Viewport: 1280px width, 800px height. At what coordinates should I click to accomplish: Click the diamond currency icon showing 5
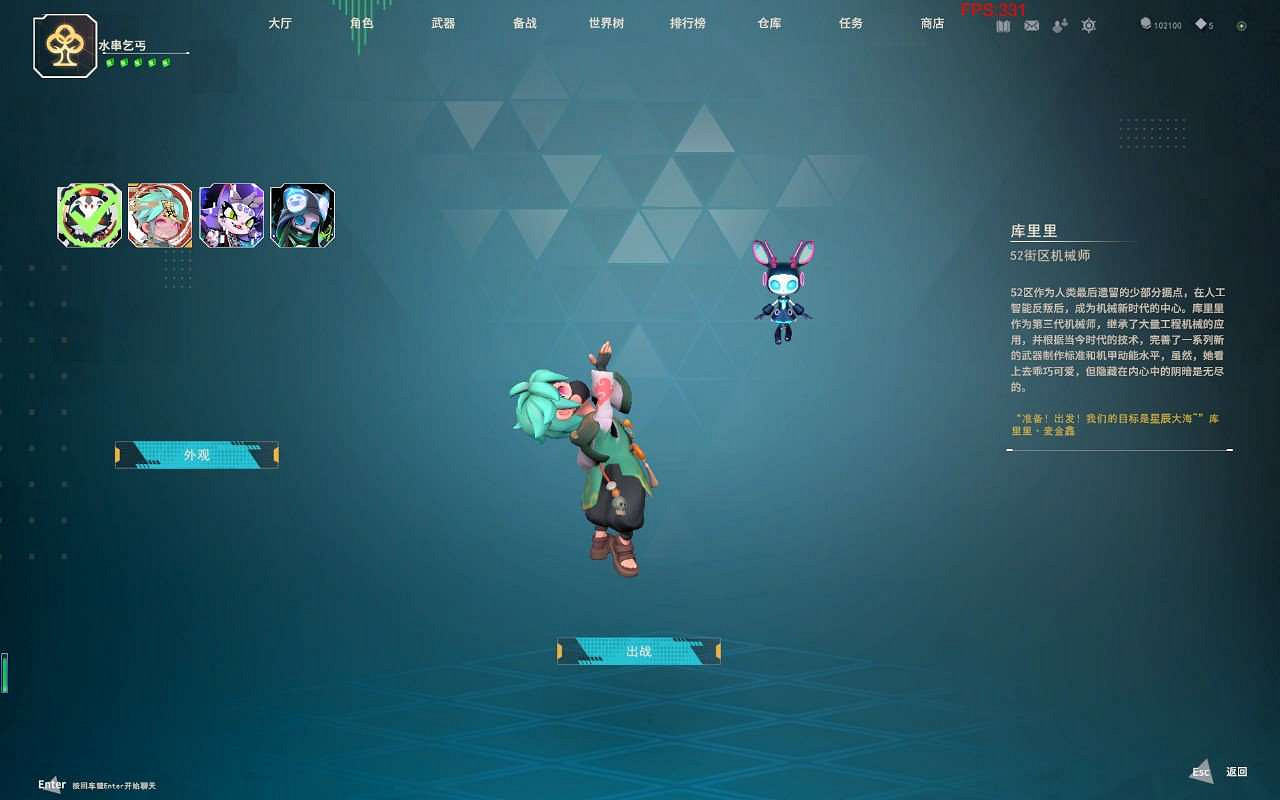1199,25
